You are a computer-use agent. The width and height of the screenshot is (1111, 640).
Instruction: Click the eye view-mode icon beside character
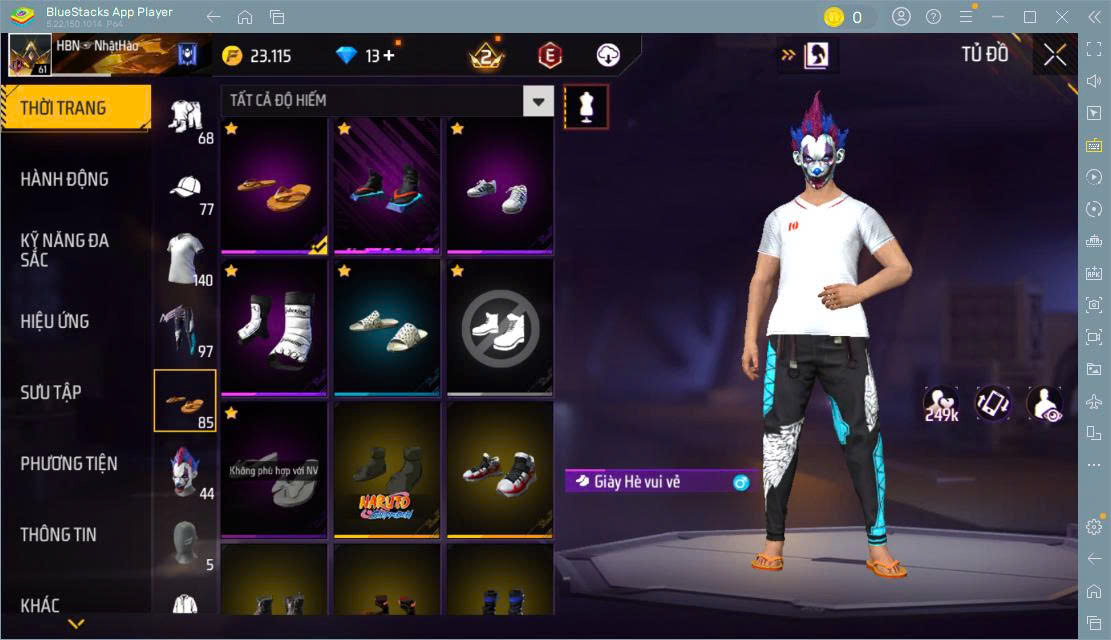(x=1045, y=403)
